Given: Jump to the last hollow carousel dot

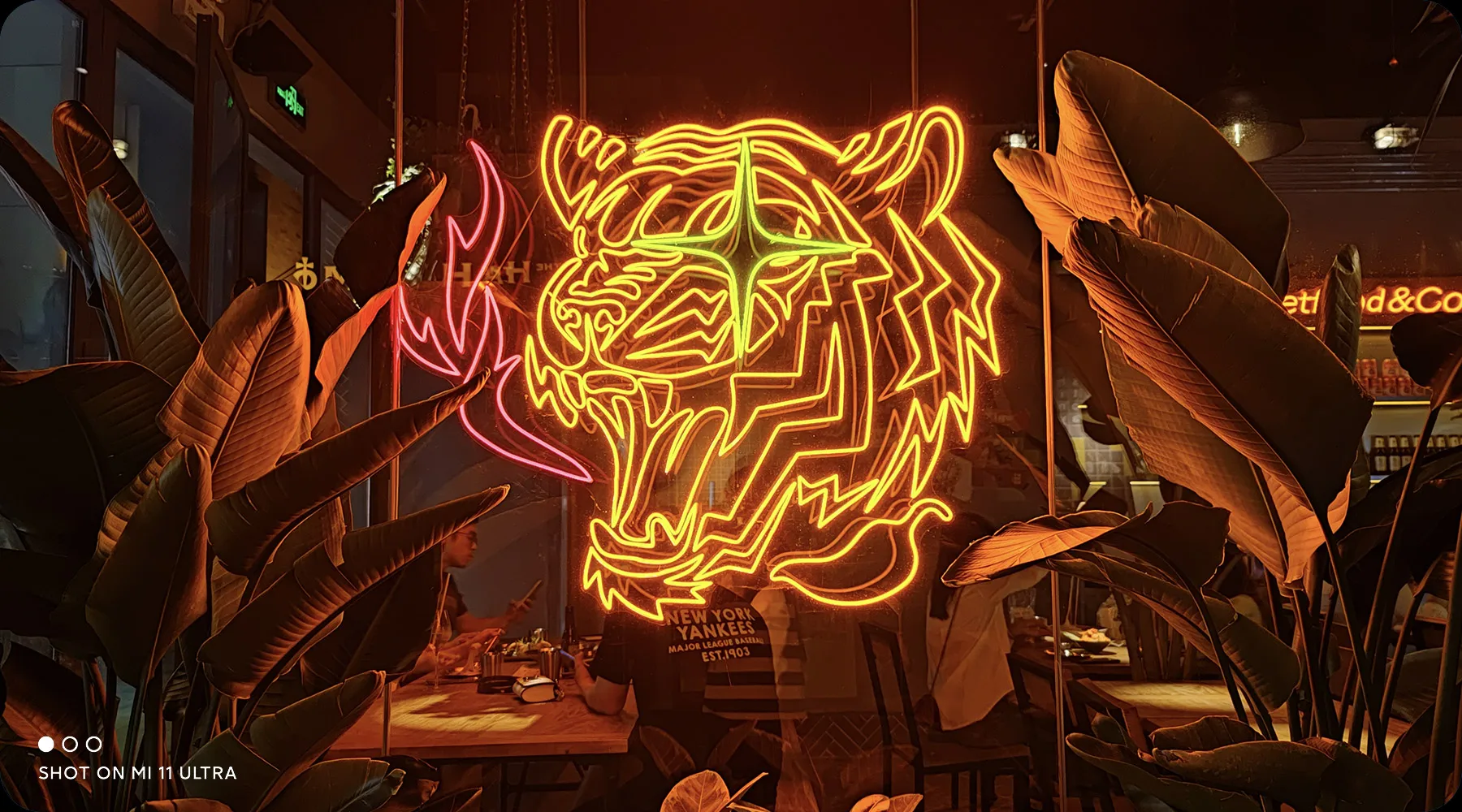Looking at the screenshot, I should click(x=94, y=744).
